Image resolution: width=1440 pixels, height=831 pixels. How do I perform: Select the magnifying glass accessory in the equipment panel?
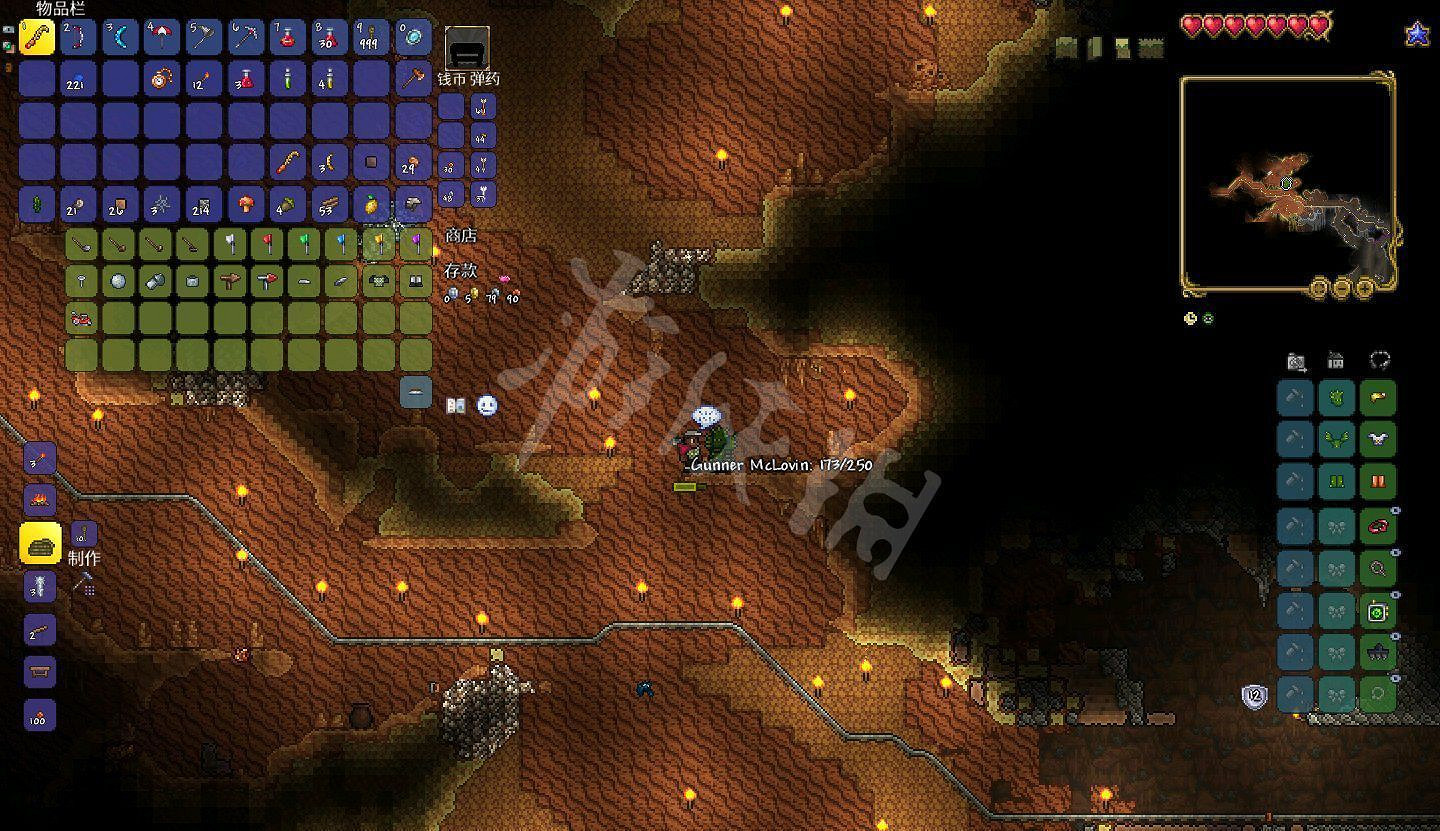point(1379,566)
